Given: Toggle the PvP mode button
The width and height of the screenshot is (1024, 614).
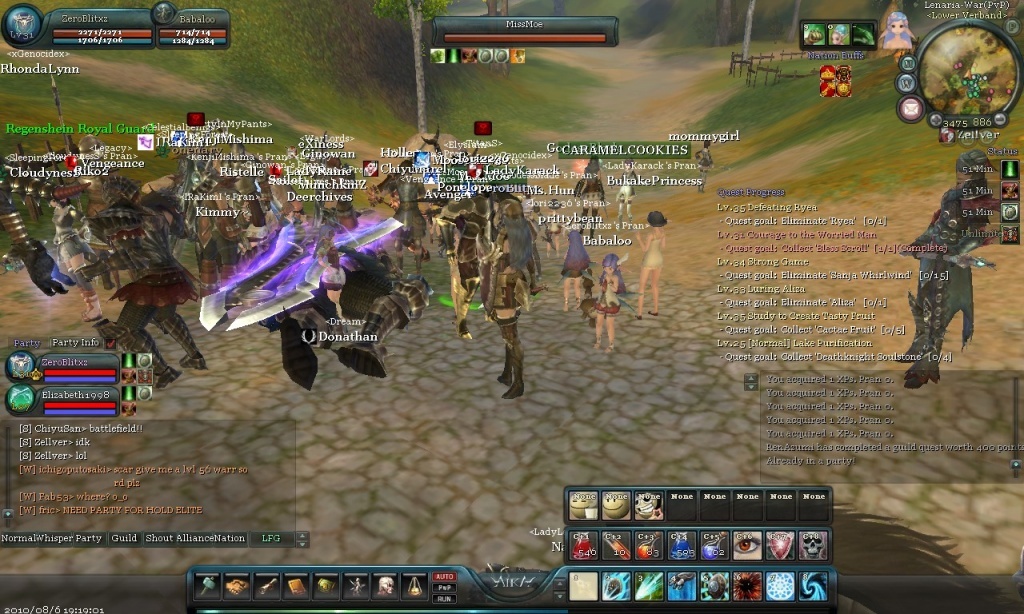Looking at the screenshot, I should click(444, 588).
